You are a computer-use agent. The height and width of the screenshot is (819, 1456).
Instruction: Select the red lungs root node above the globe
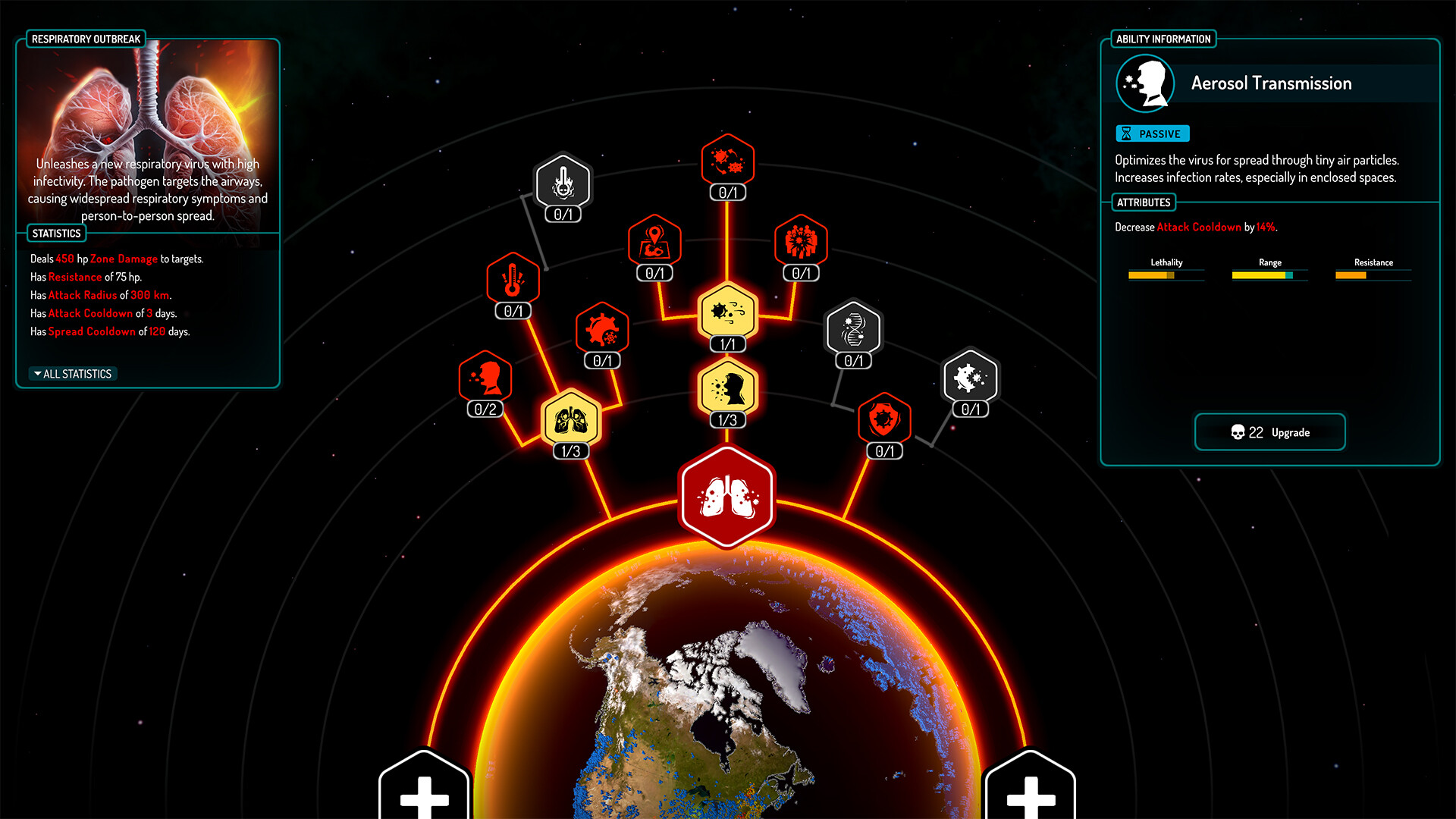[x=727, y=497]
